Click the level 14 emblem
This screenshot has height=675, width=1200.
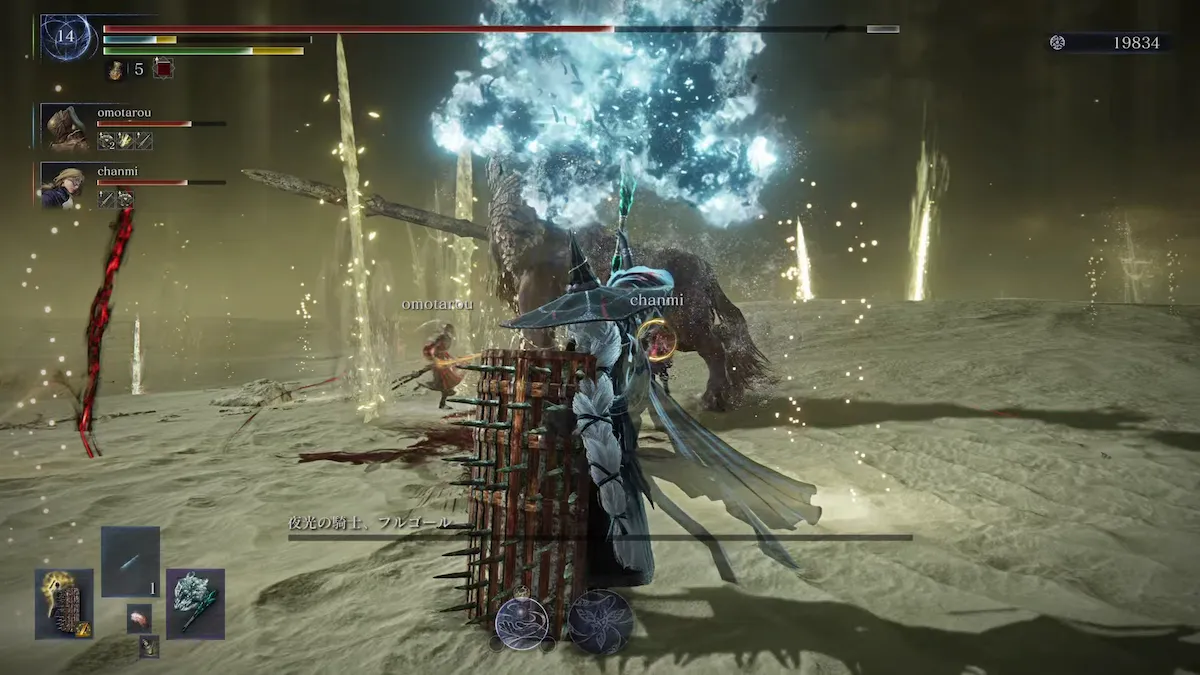(68, 37)
